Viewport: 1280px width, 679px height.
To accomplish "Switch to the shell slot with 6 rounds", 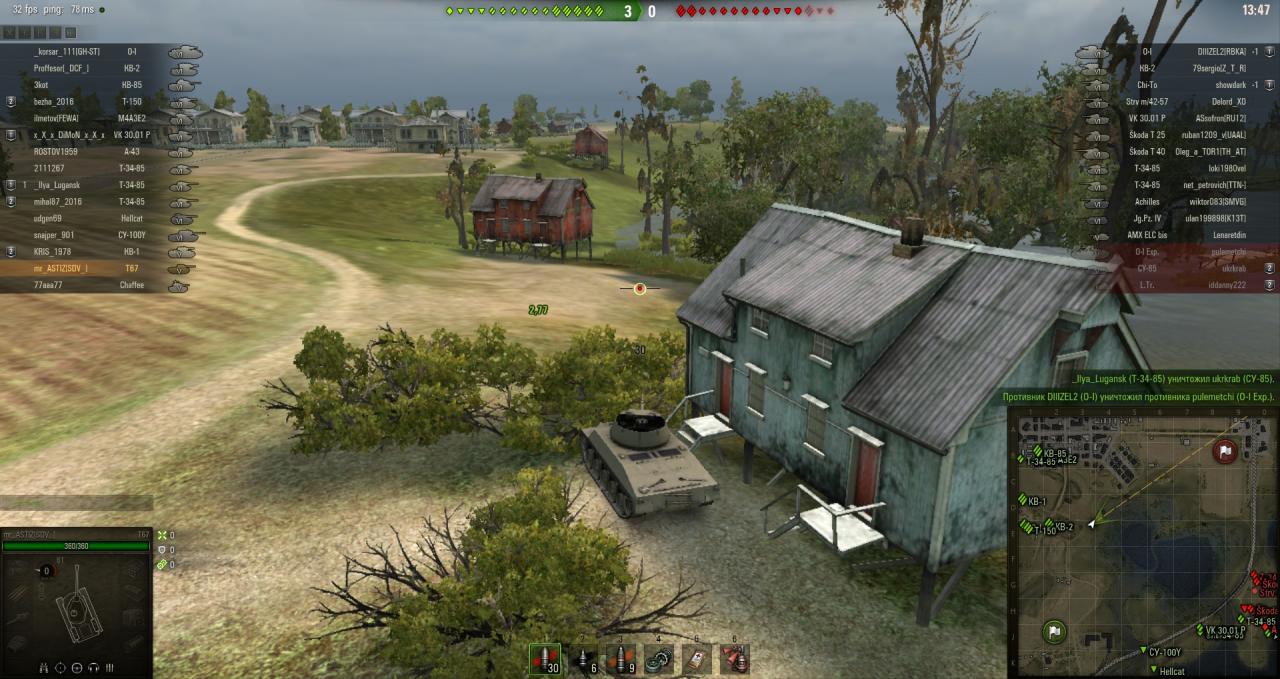I will click(x=584, y=659).
